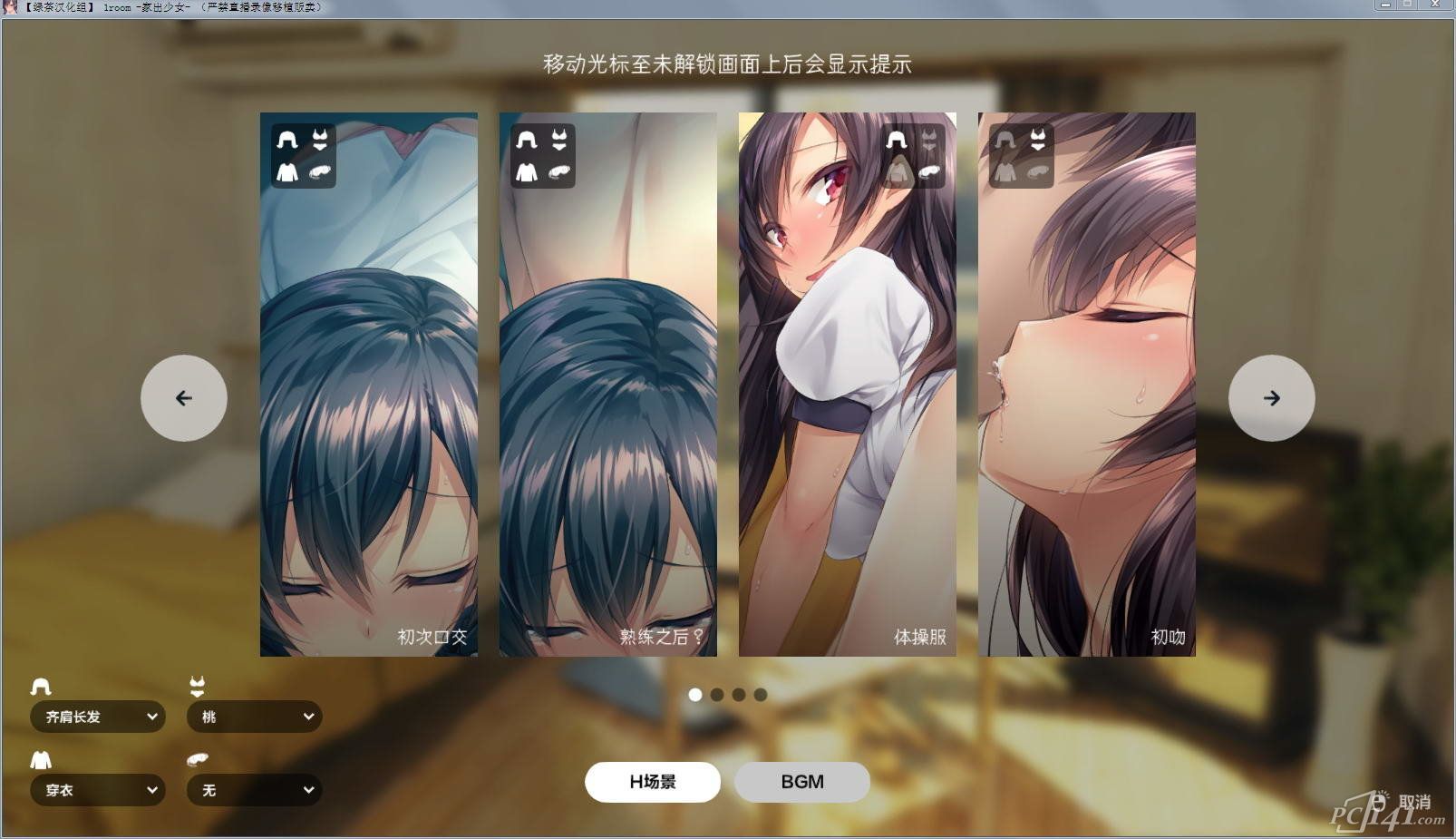Click the right arrow to browse more scenes
Image resolution: width=1456 pixels, height=839 pixels.
1271,398
